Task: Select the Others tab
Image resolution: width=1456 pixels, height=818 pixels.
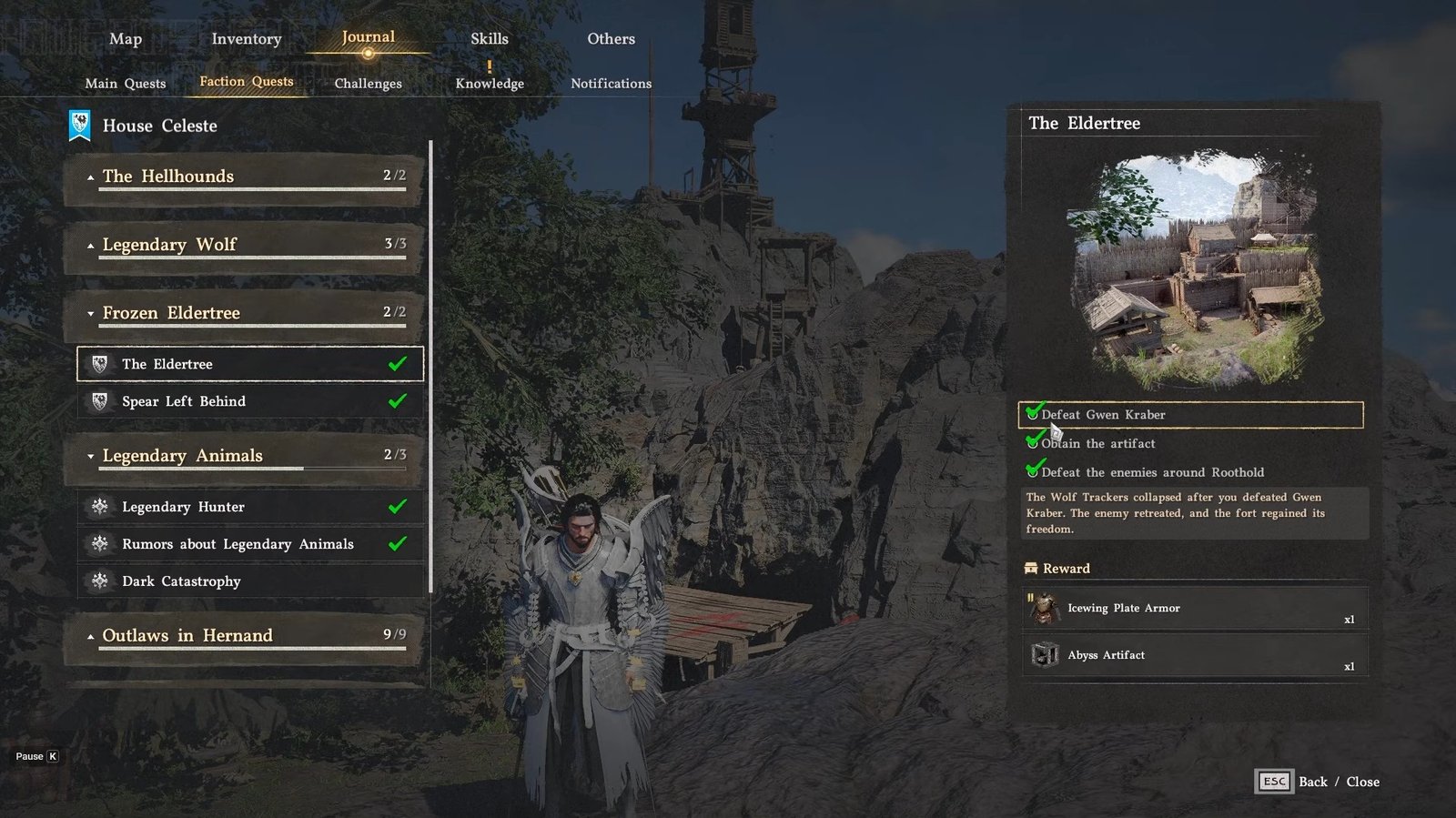Action: point(611,39)
